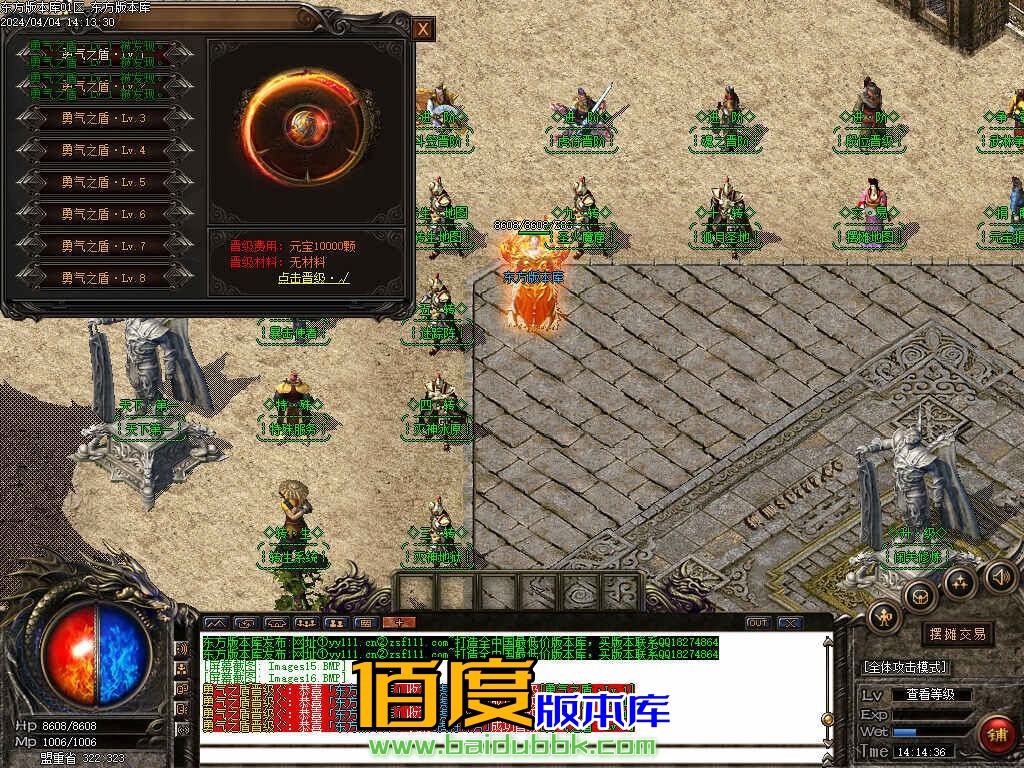Close the chat window with its X button

pyautogui.click(x=790, y=623)
